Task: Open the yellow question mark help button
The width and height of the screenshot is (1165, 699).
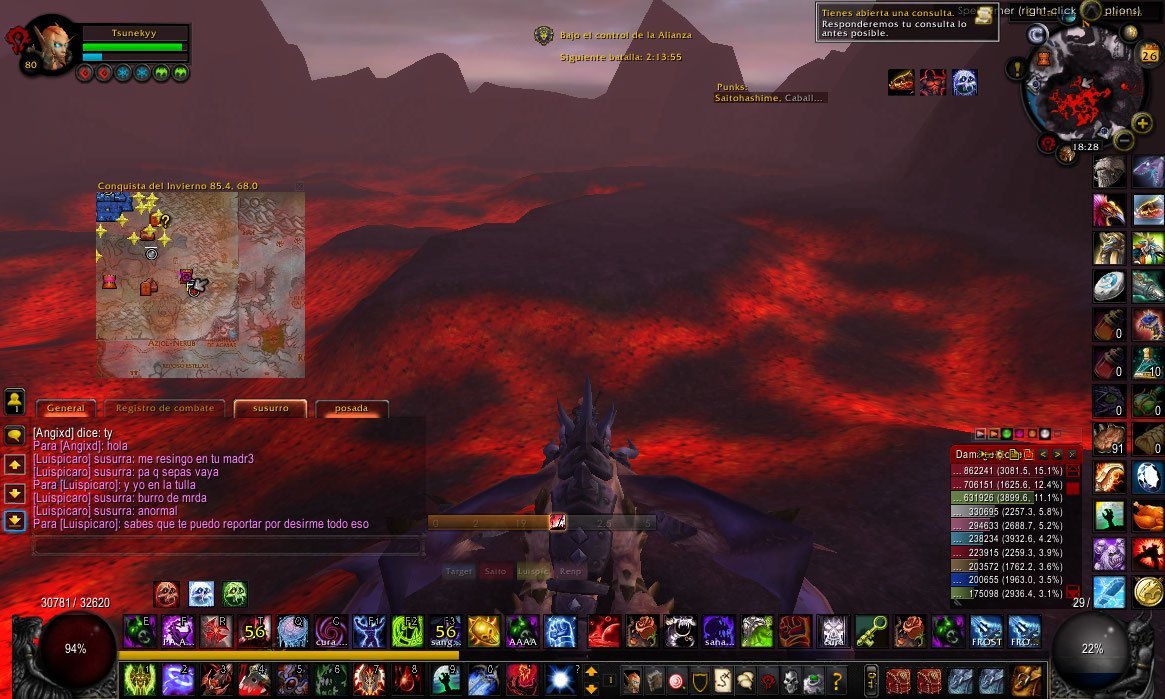Action: pyautogui.click(x=837, y=680)
